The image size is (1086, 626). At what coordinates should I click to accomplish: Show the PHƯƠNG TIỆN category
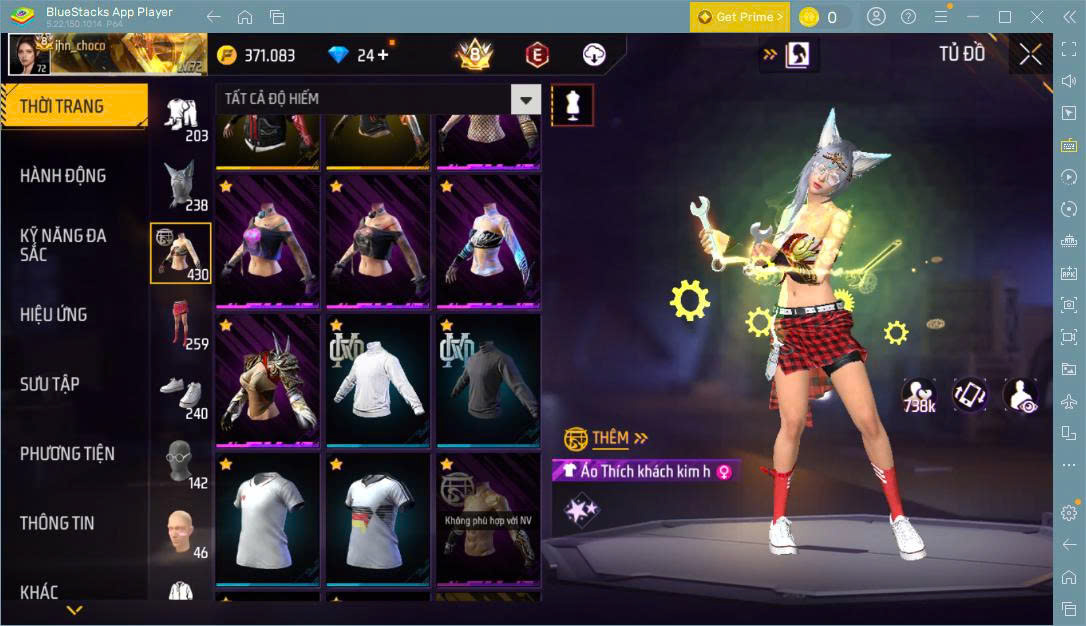tap(67, 454)
